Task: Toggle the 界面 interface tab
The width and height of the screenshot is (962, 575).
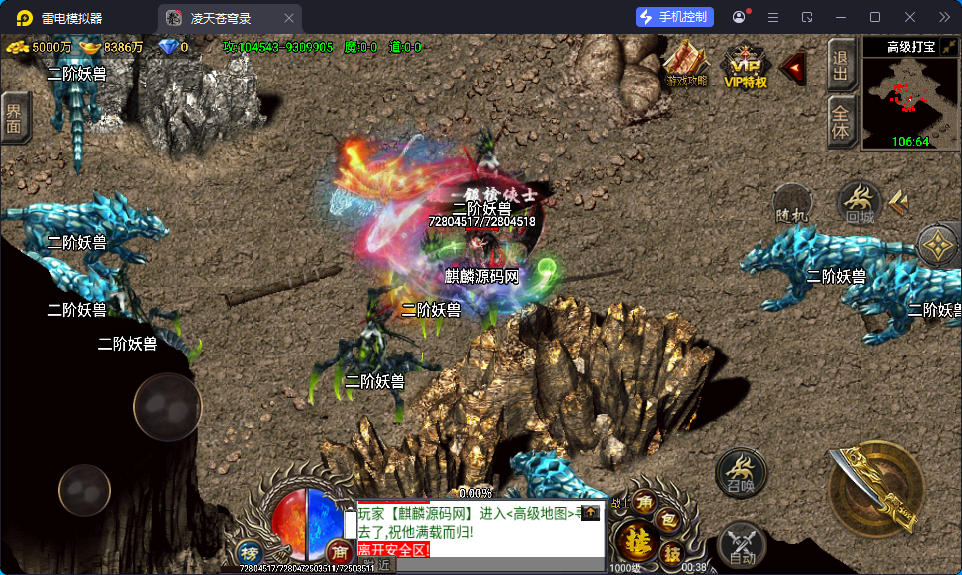Action: tap(14, 118)
